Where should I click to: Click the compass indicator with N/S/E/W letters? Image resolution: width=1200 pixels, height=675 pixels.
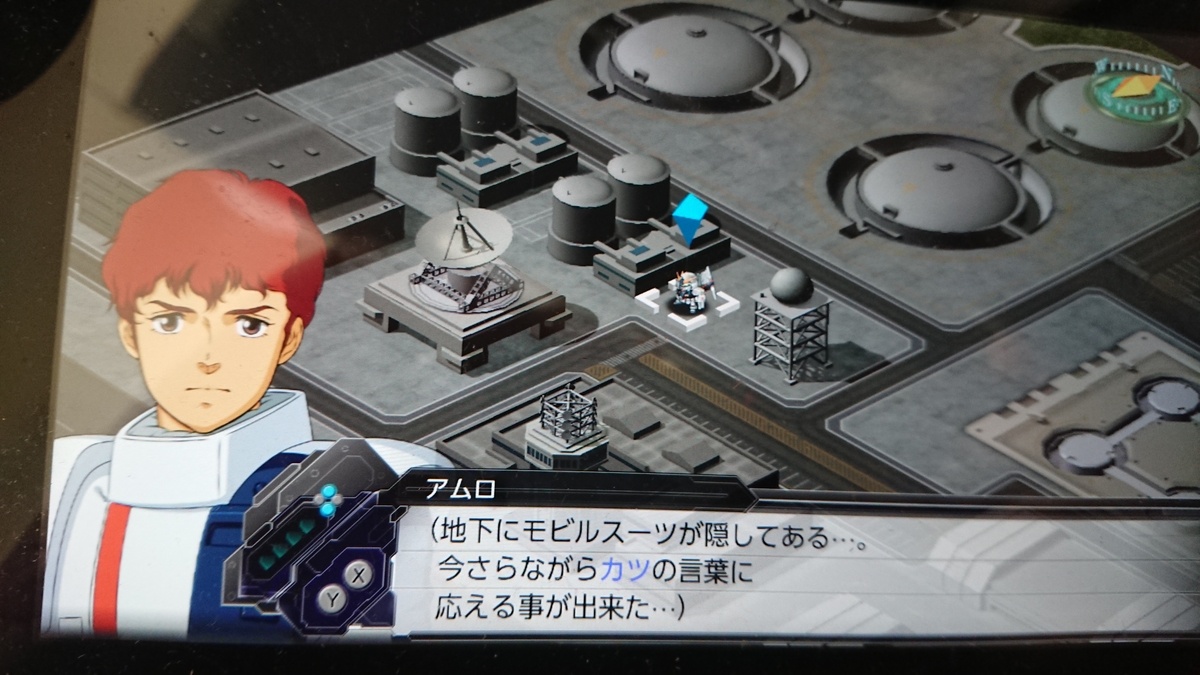(1138, 88)
